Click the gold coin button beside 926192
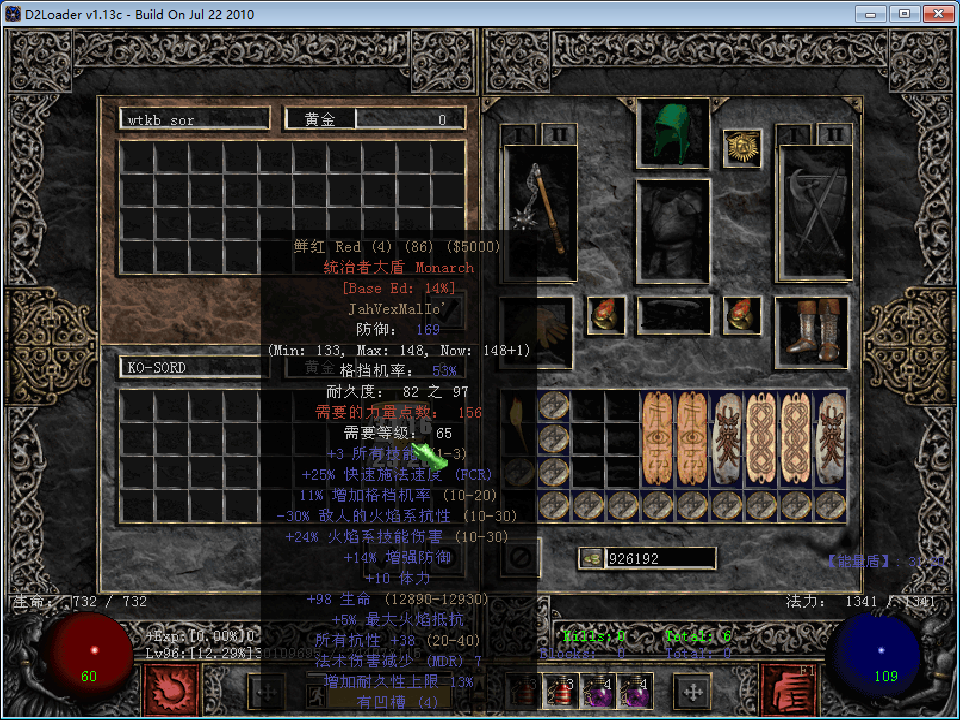Image resolution: width=960 pixels, height=720 pixels. pyautogui.click(x=591, y=558)
